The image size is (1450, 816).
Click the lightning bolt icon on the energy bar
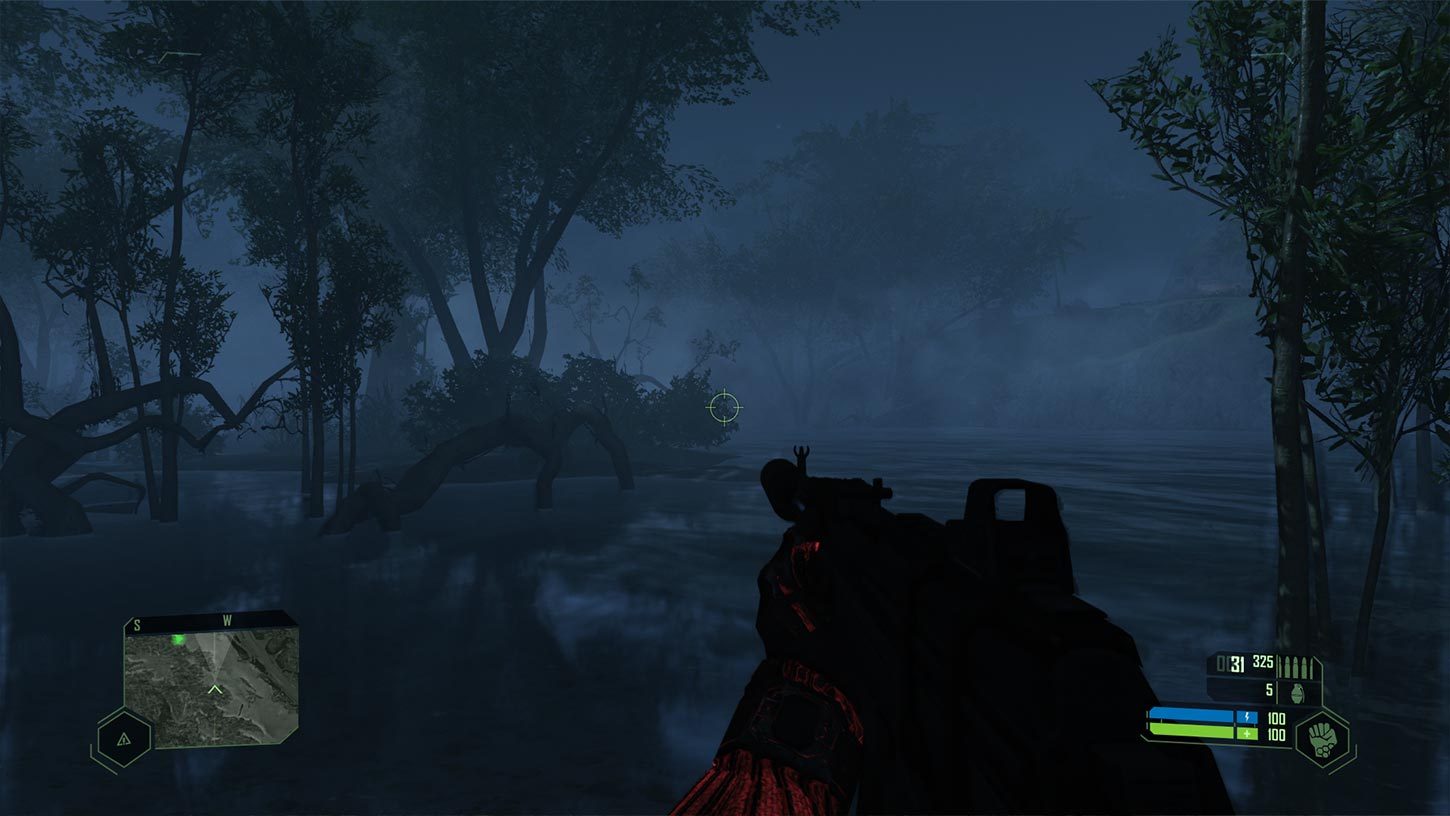(x=1248, y=717)
